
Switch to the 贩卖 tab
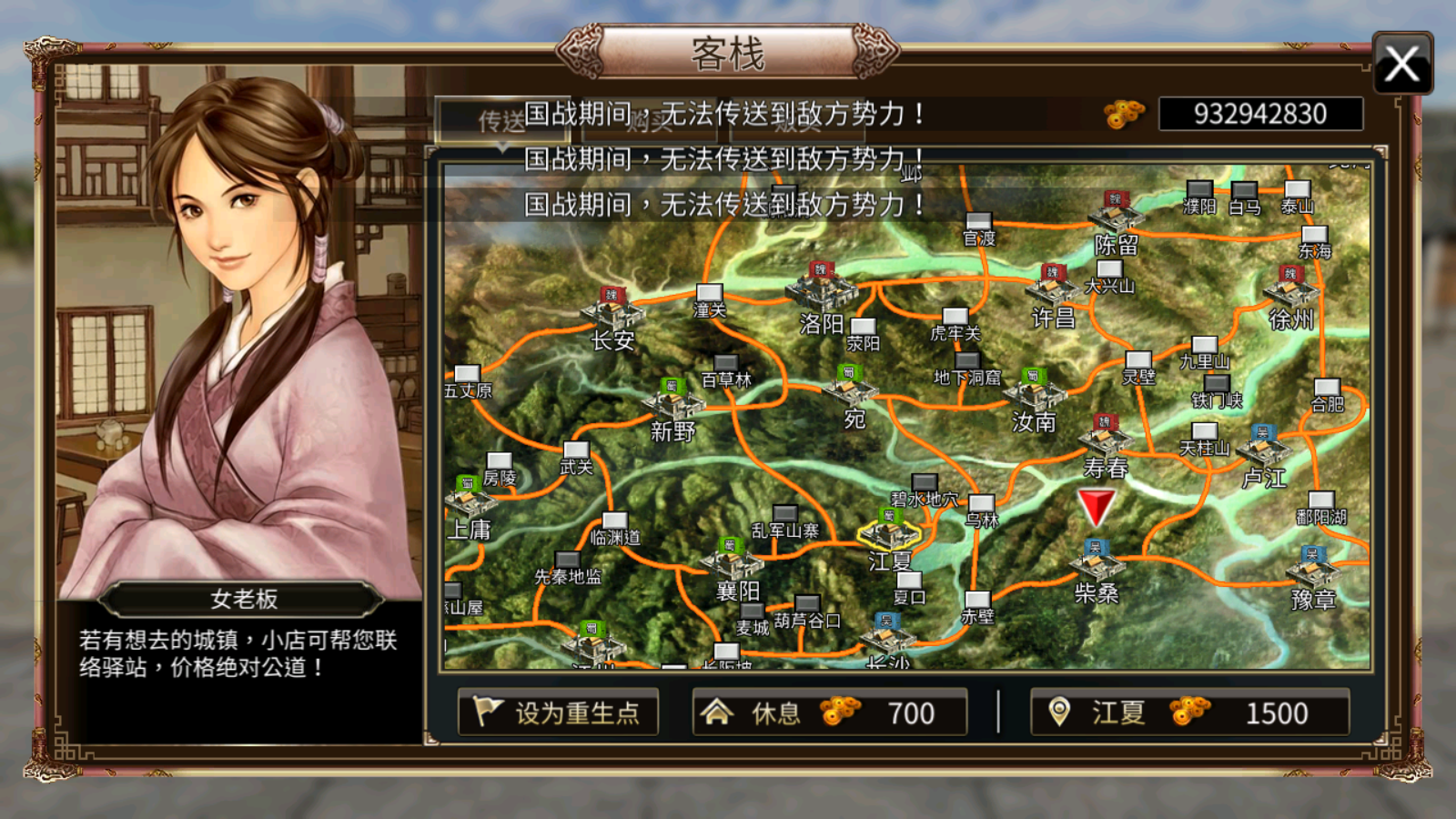pyautogui.click(x=796, y=125)
